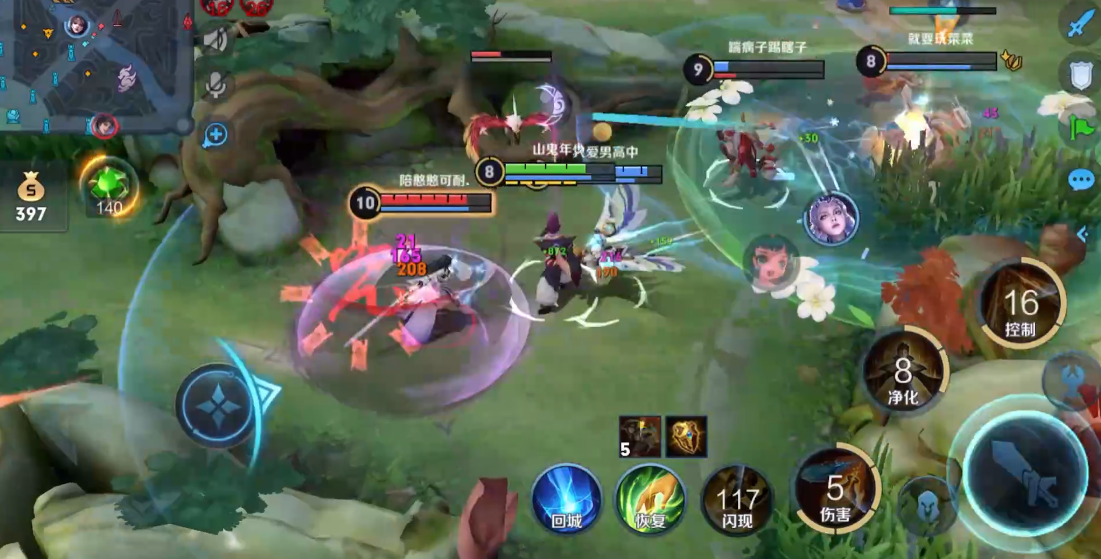1101x559 pixels.
Task: Toggle the muted speaker icon
Action: coord(215,38)
